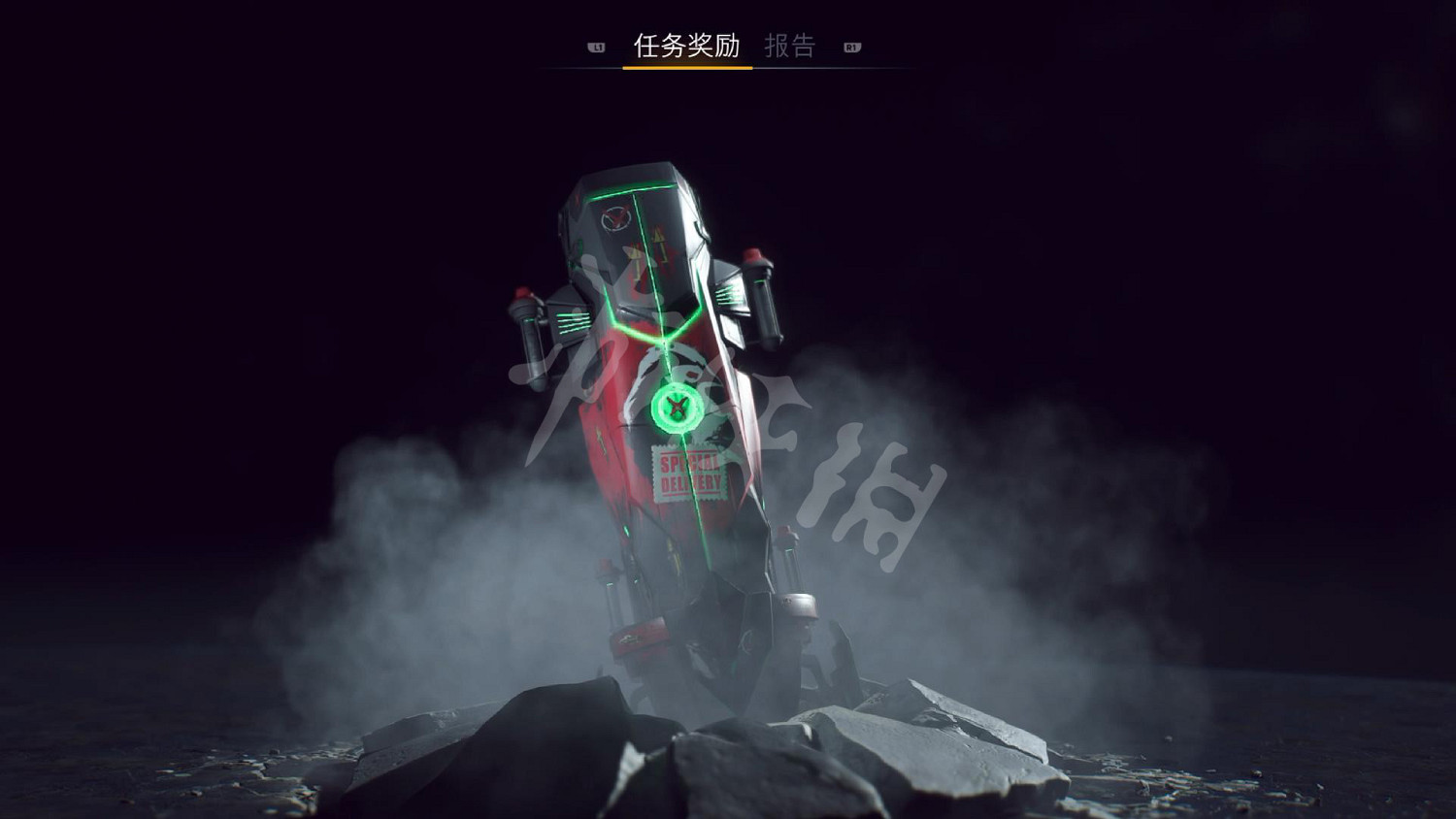Click the SPECIAL DELIVERY stamp sticker

point(691,473)
